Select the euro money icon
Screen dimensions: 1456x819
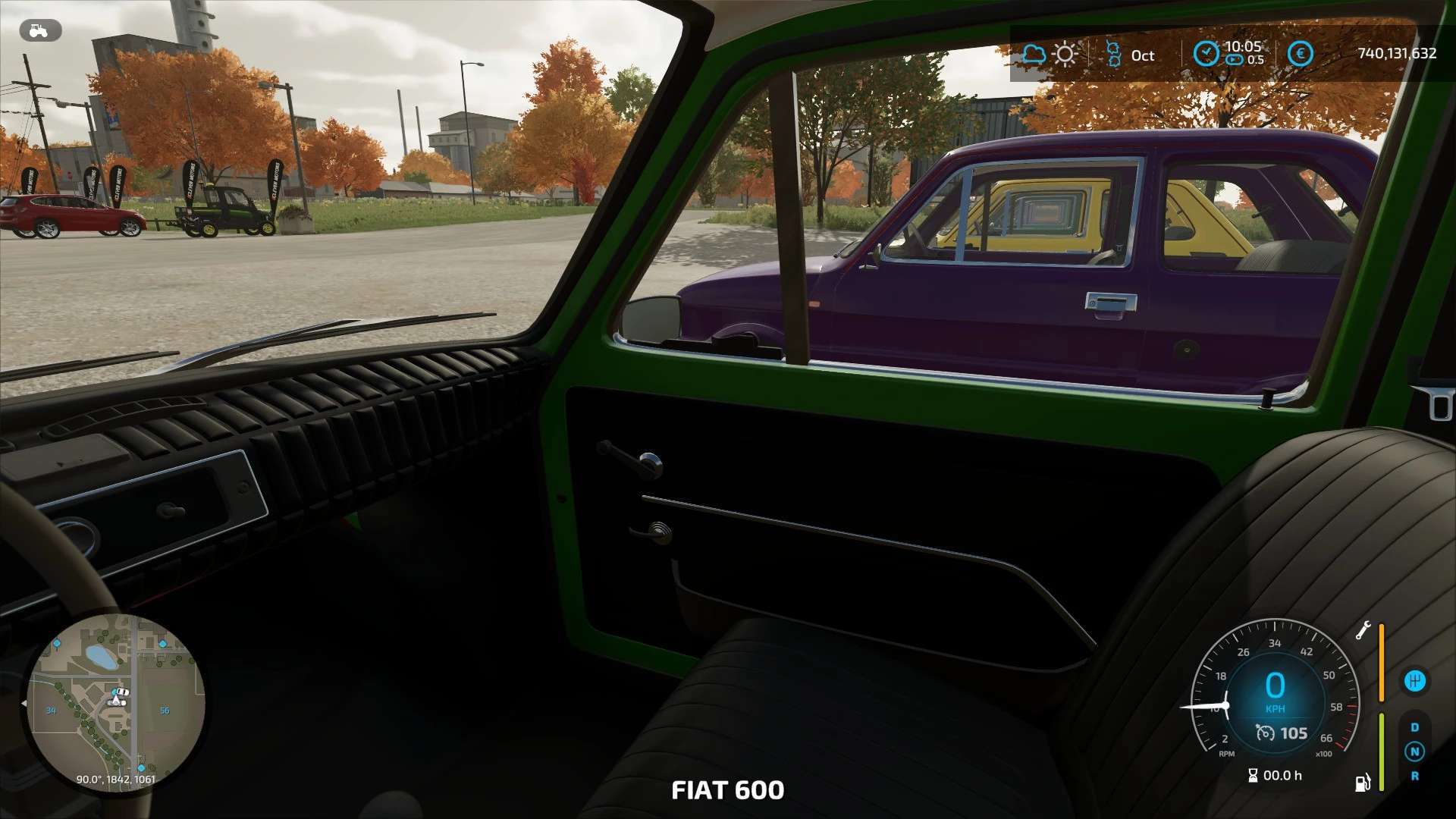pyautogui.click(x=1300, y=54)
